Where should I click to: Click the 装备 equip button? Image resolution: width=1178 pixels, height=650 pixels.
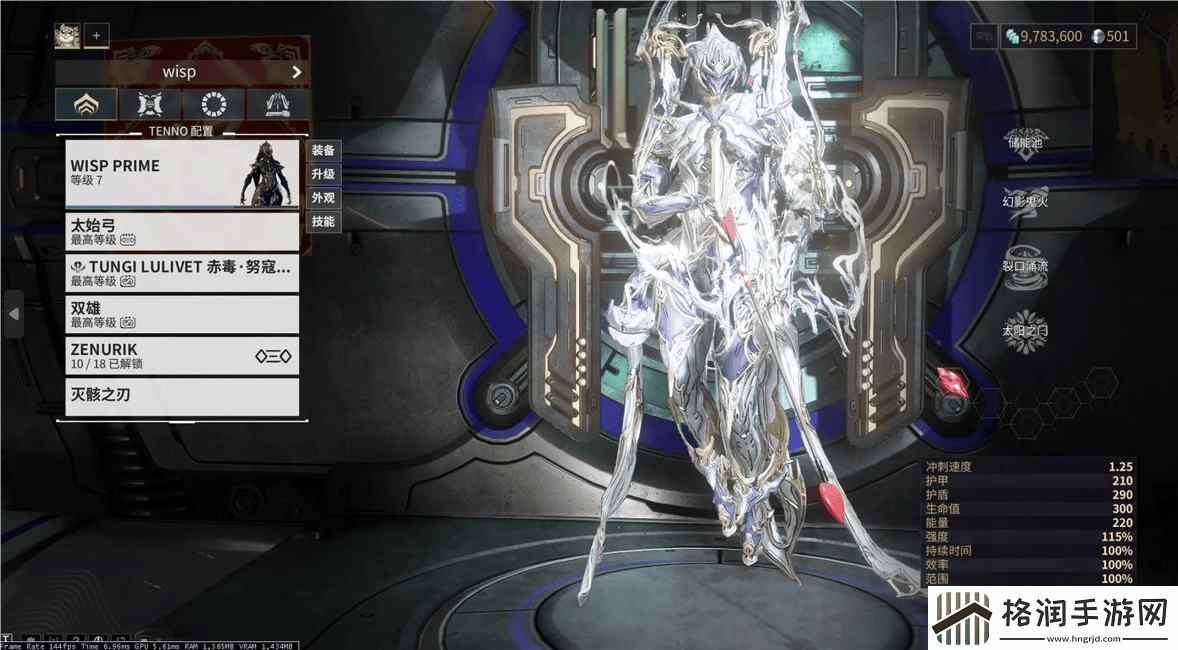[323, 150]
